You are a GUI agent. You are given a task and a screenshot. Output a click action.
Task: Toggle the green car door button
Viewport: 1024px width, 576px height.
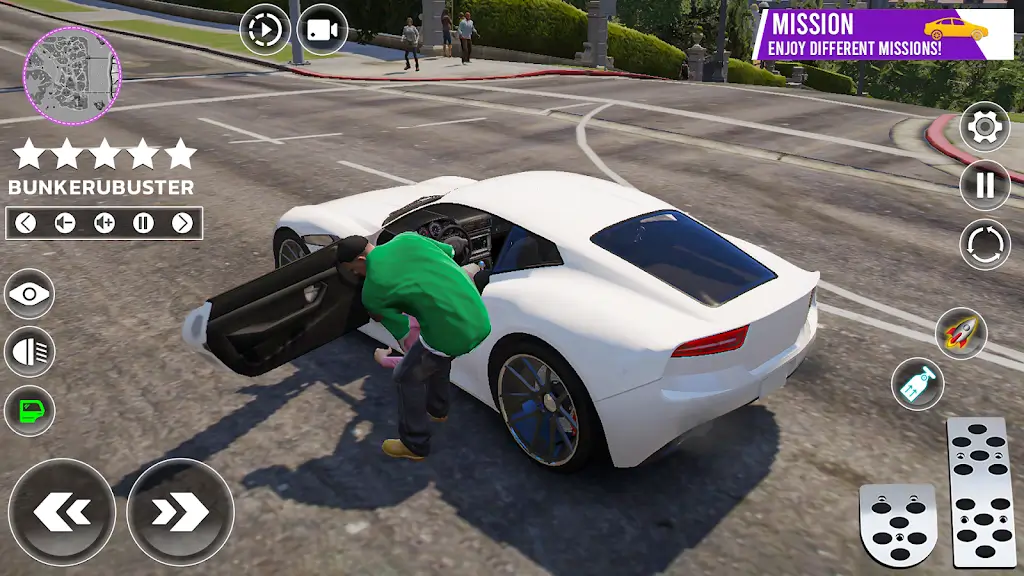(29, 409)
